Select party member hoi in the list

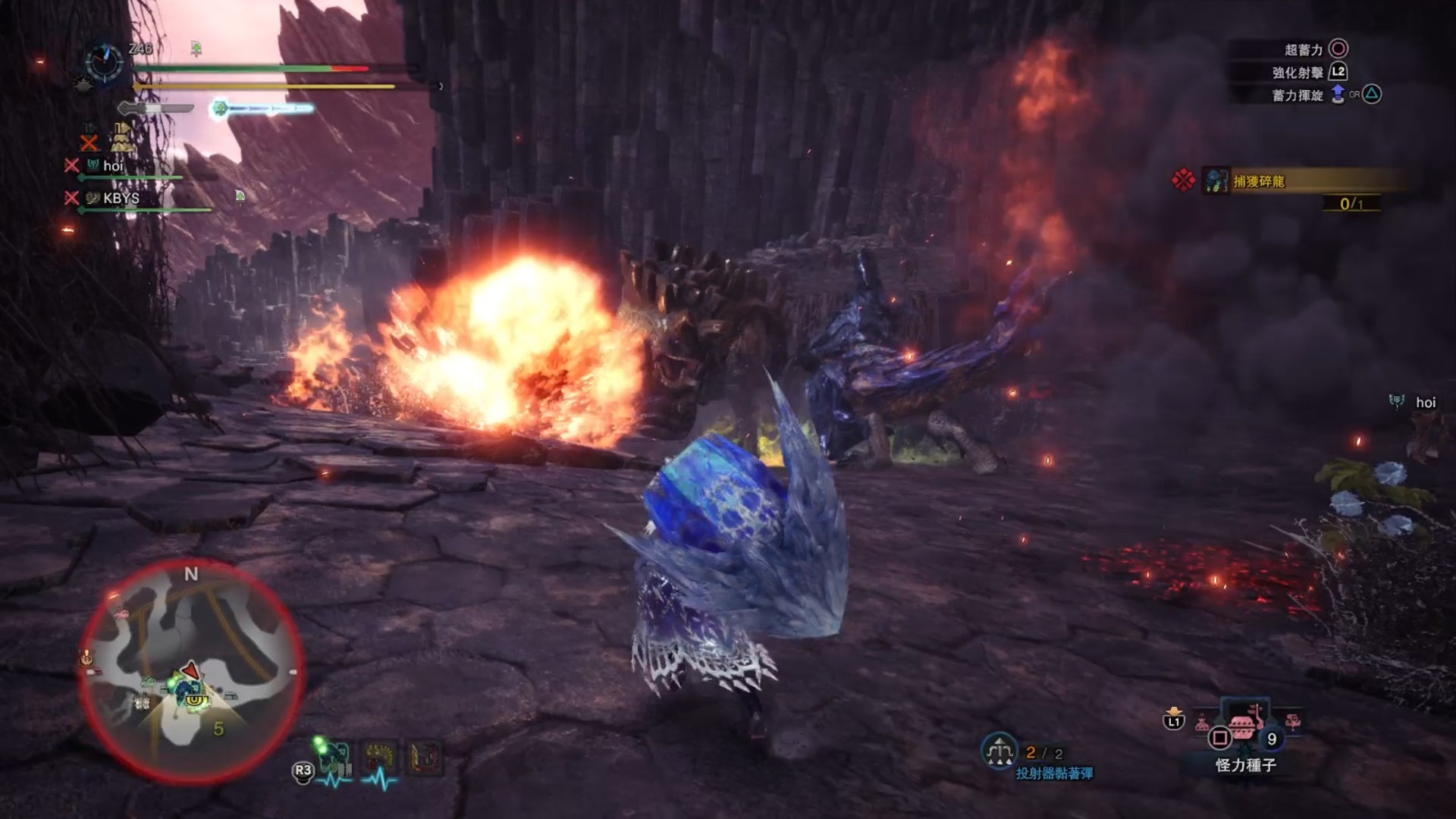(x=112, y=166)
